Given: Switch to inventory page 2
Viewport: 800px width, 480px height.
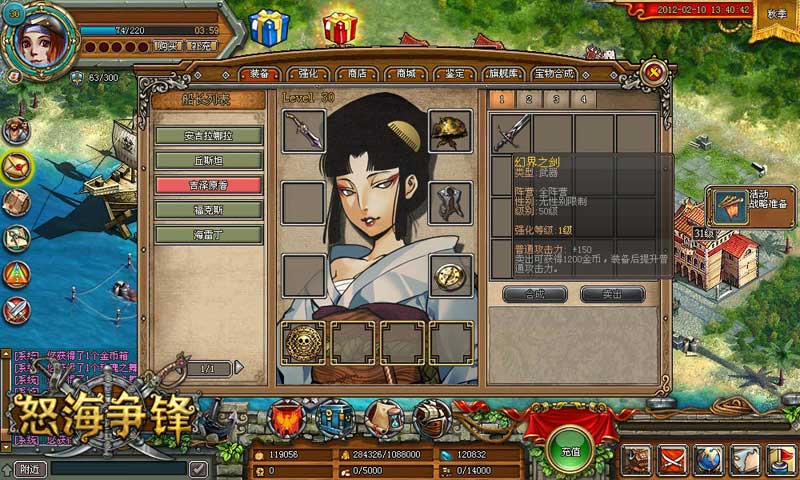Looking at the screenshot, I should pyautogui.click(x=529, y=99).
